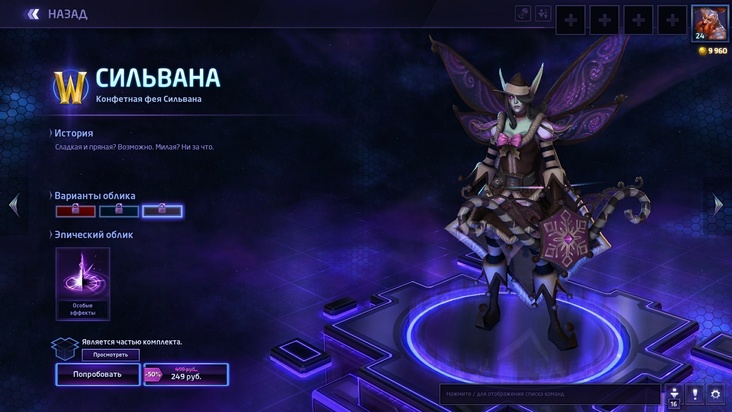Try the skin with Попробовать
Screen dimensions: 732x412
coord(97,374)
